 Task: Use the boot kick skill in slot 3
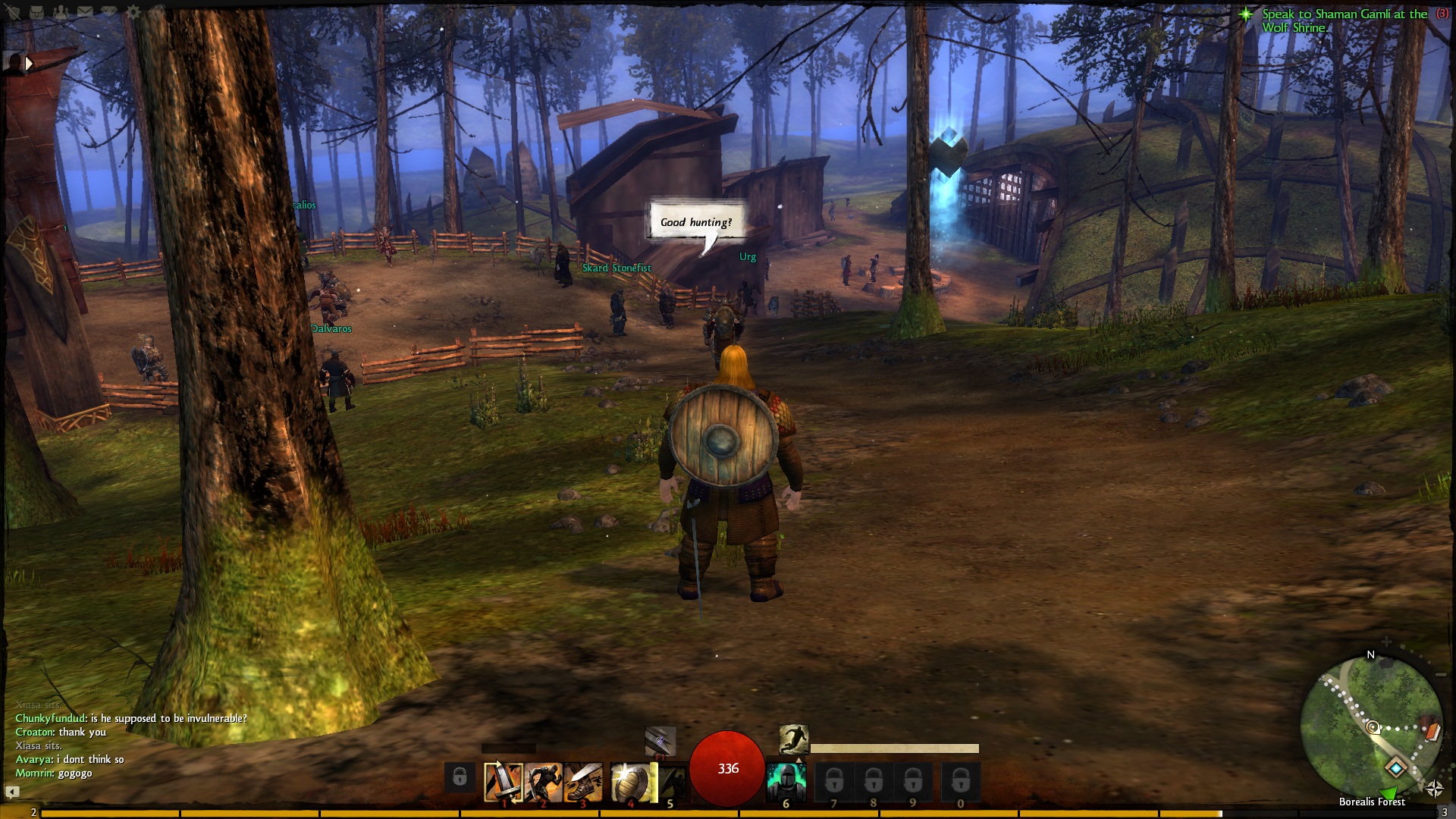[x=583, y=782]
